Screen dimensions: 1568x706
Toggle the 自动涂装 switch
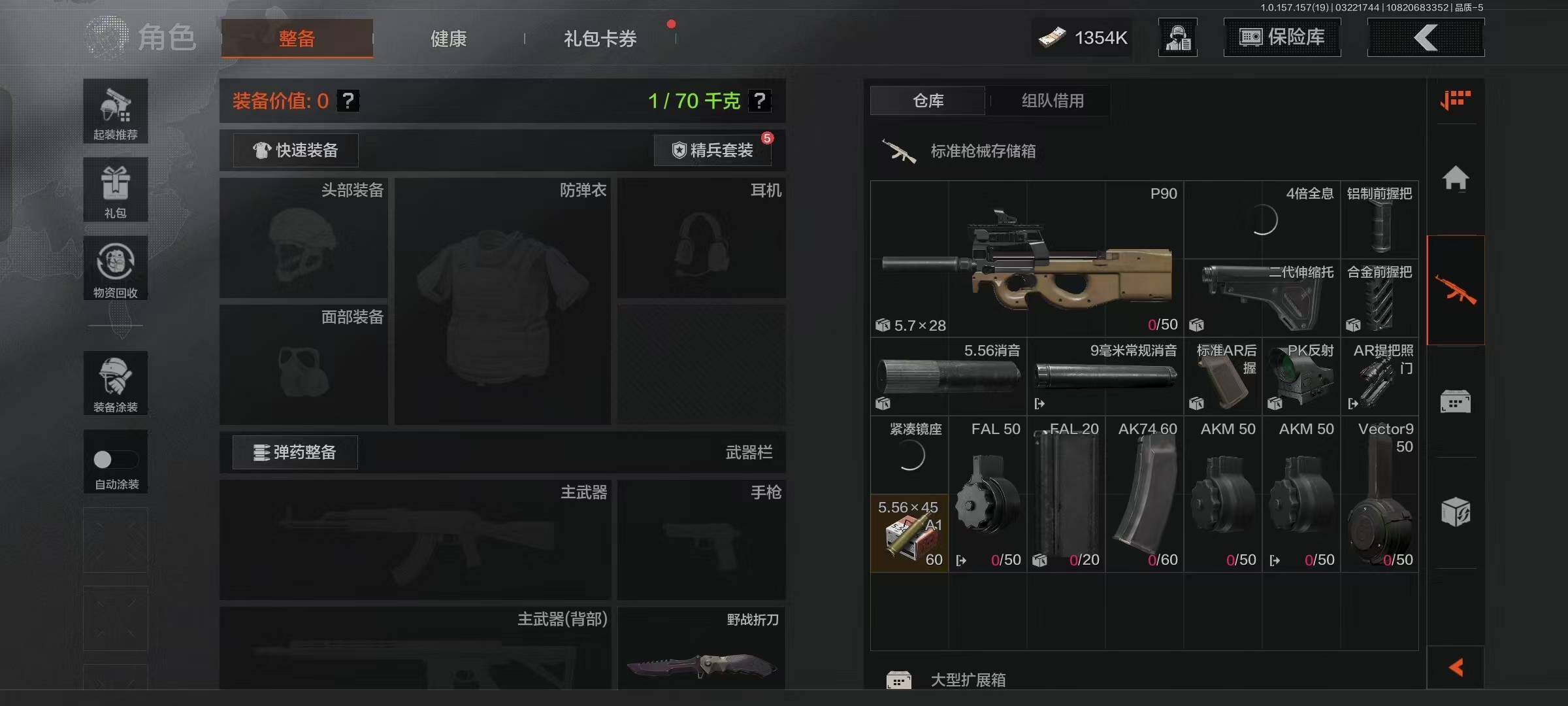(115, 460)
